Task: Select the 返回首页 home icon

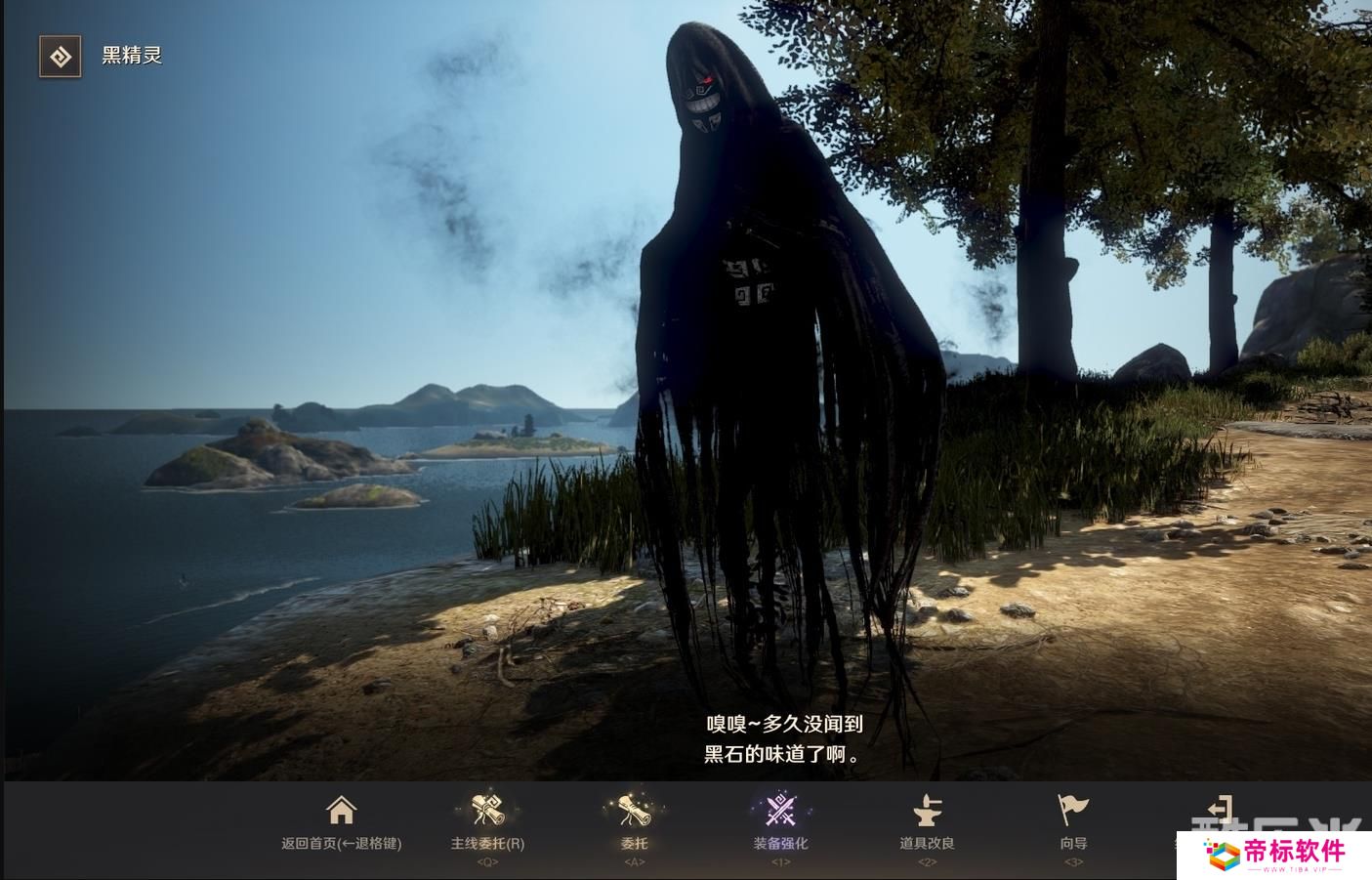Action: pos(341,809)
